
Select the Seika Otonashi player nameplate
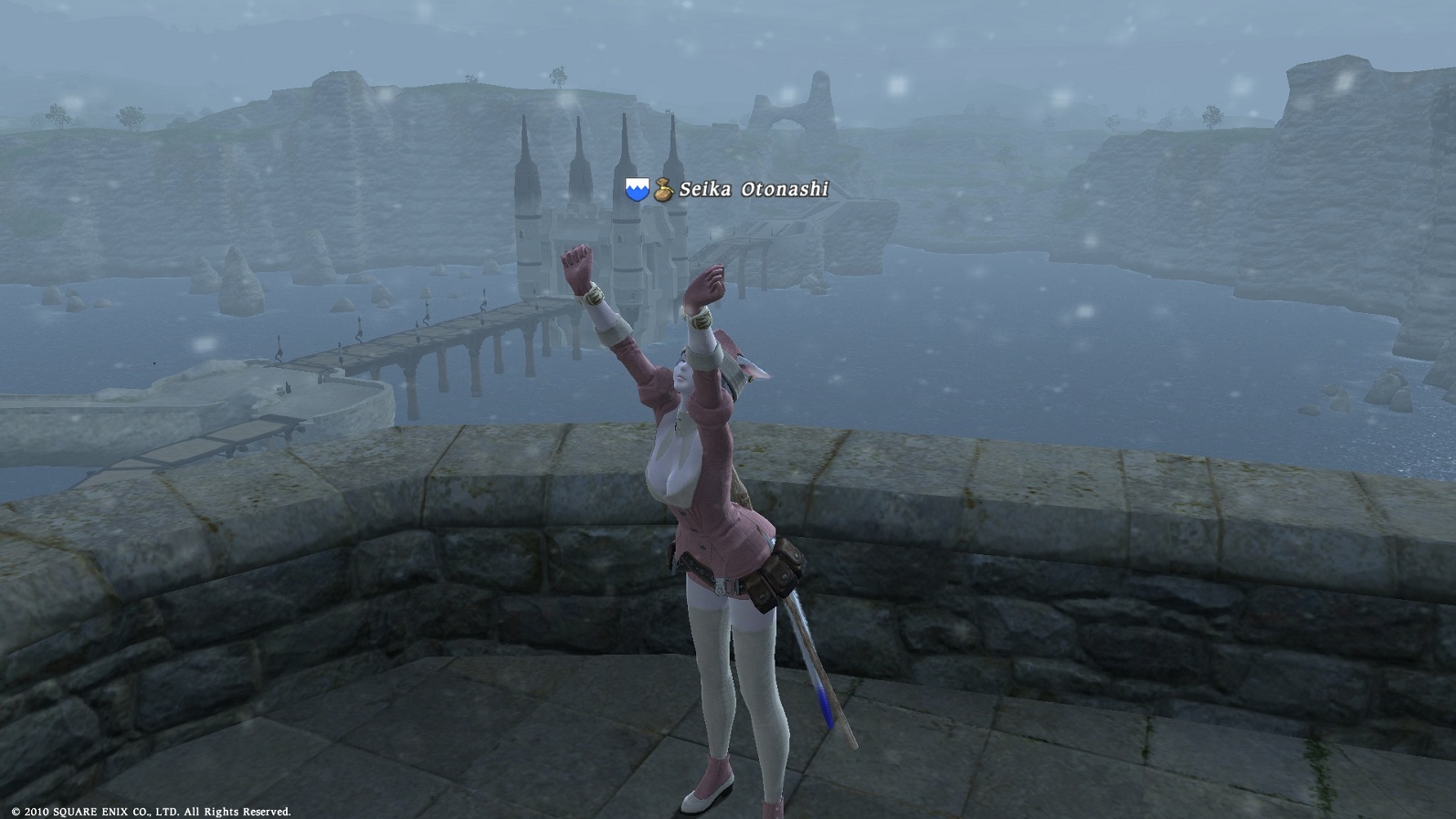(753, 189)
